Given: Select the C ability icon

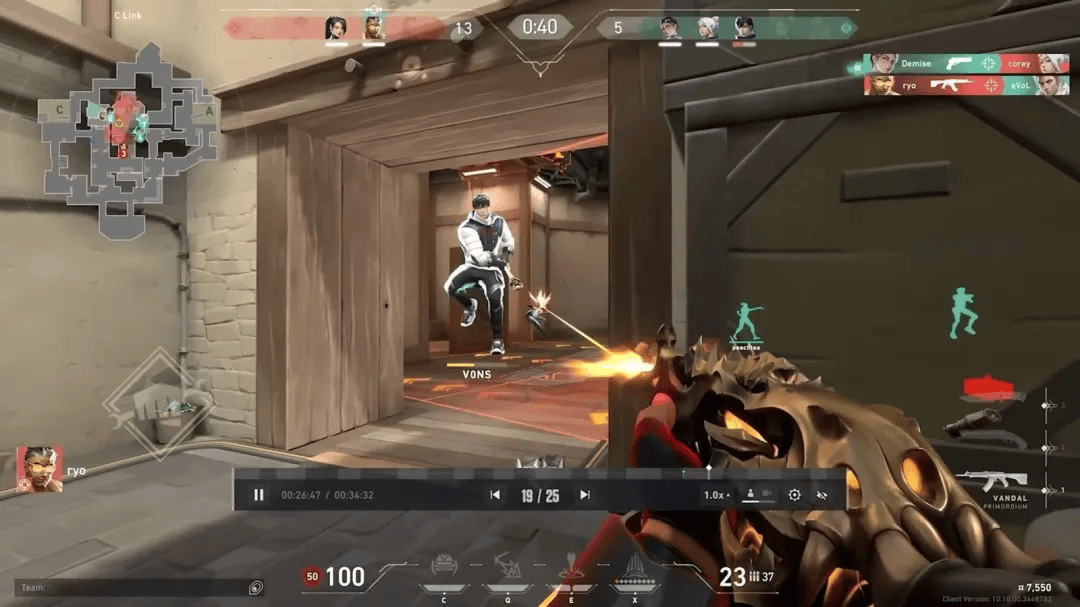Looking at the screenshot, I should click(443, 570).
